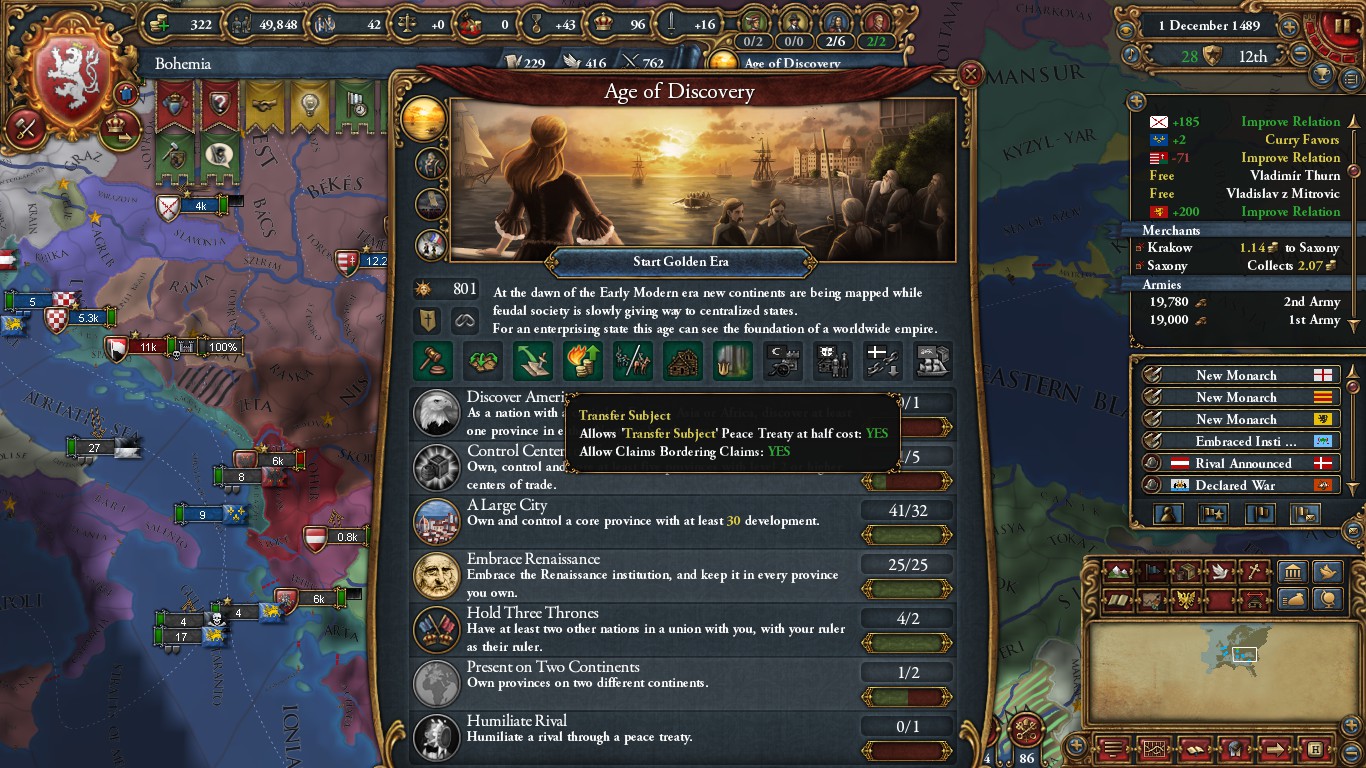This screenshot has height=768, width=1366.
Task: Open the Rival Announced notification
Action: [x=1240, y=463]
